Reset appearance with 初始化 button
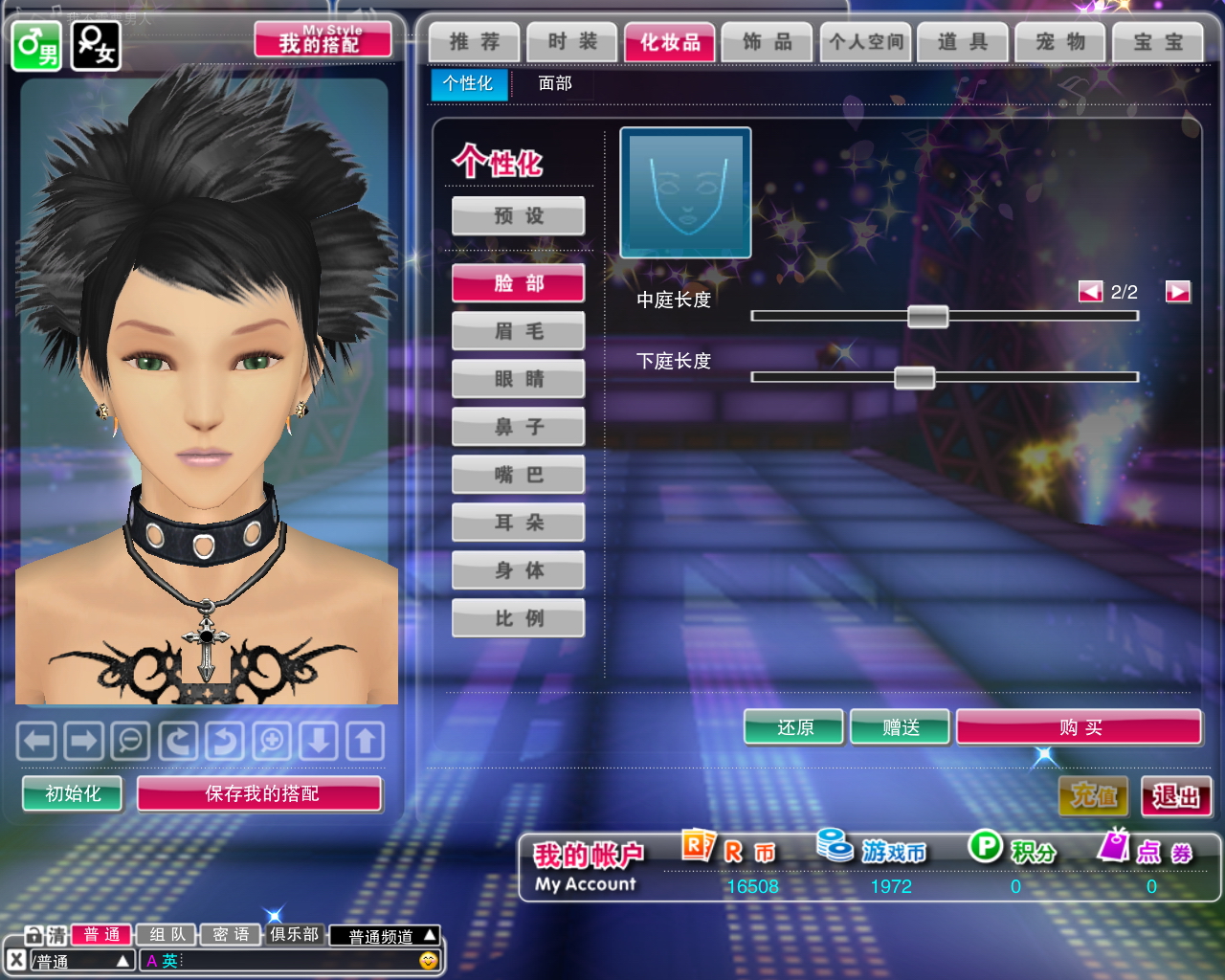The height and width of the screenshot is (980, 1225). click(73, 793)
